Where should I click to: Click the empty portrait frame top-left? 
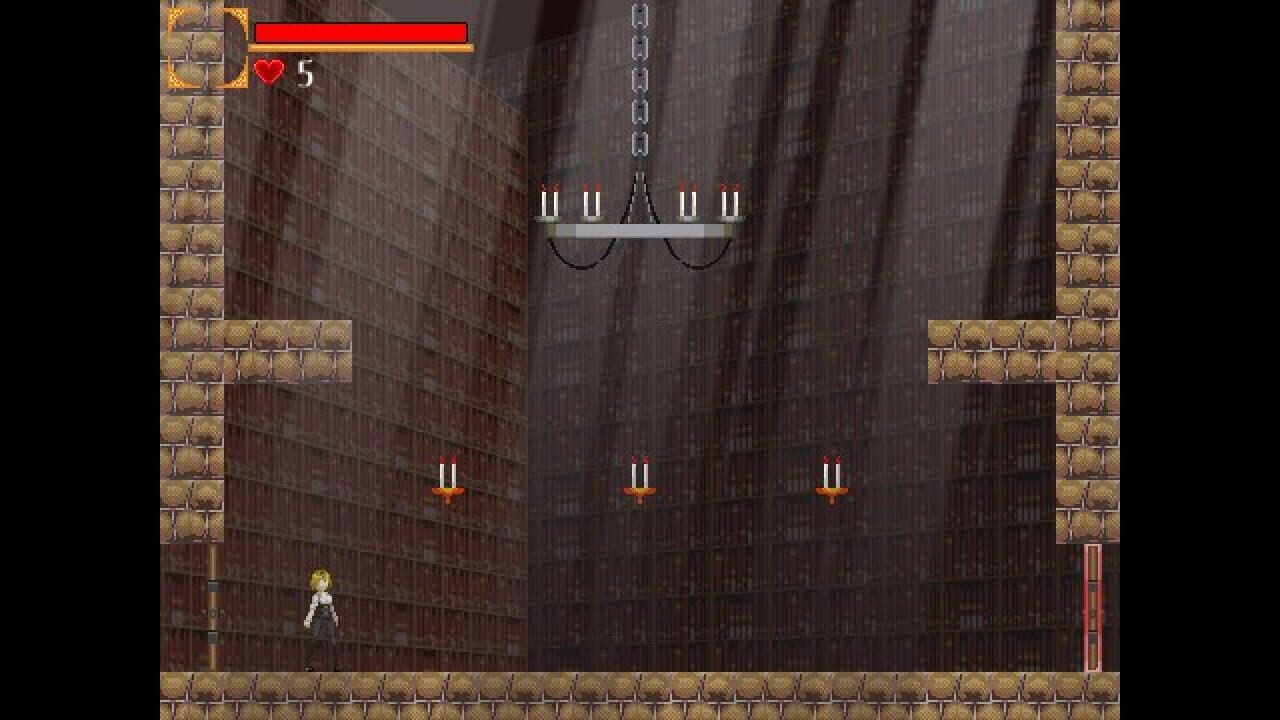(206, 46)
